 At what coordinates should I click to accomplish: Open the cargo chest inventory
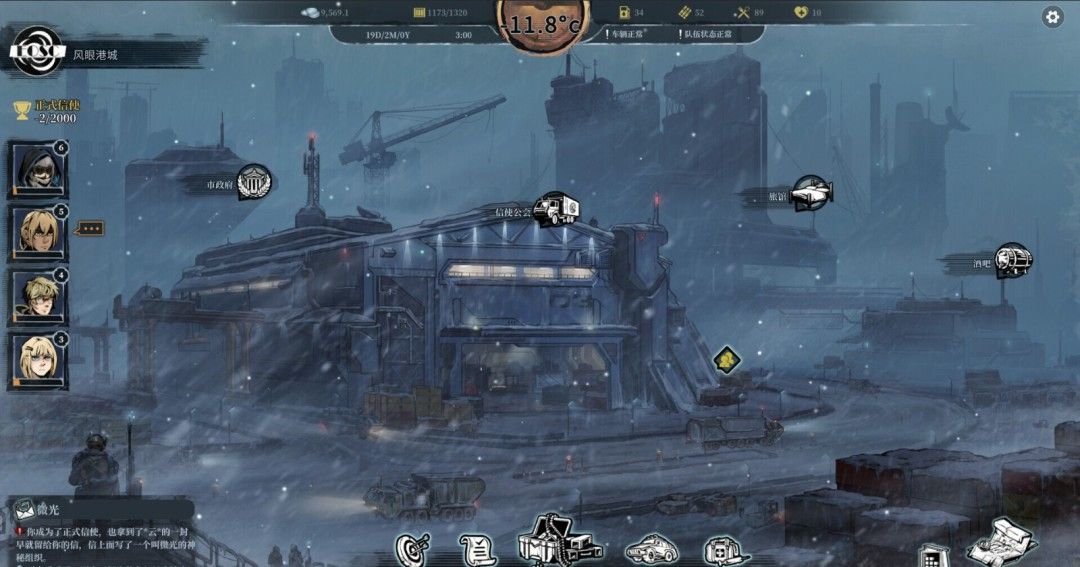556,543
